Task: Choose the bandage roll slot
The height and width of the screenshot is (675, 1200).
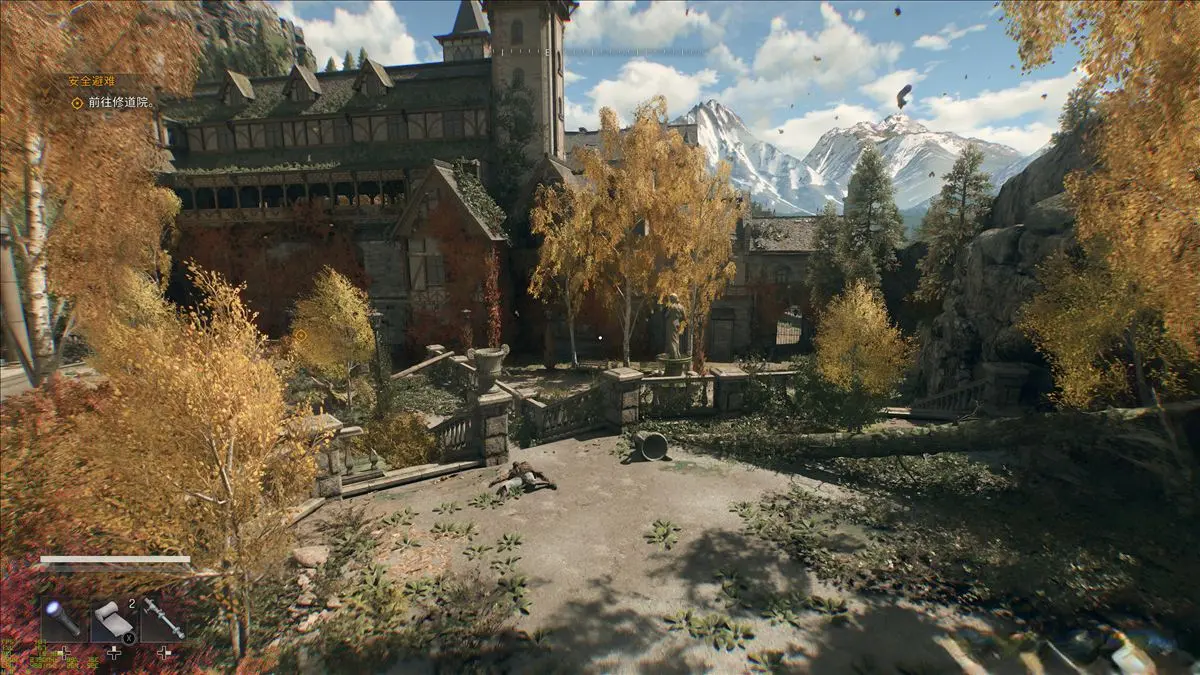Action: coord(113,620)
